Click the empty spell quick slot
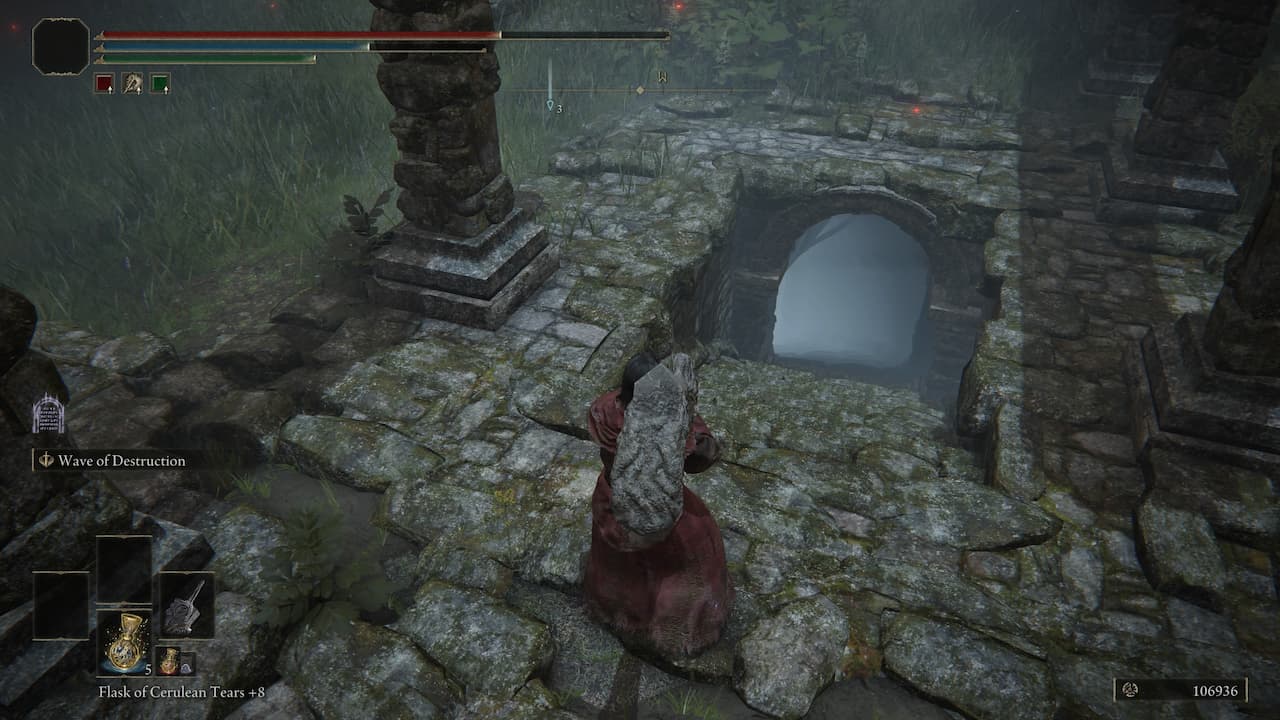 coord(123,570)
